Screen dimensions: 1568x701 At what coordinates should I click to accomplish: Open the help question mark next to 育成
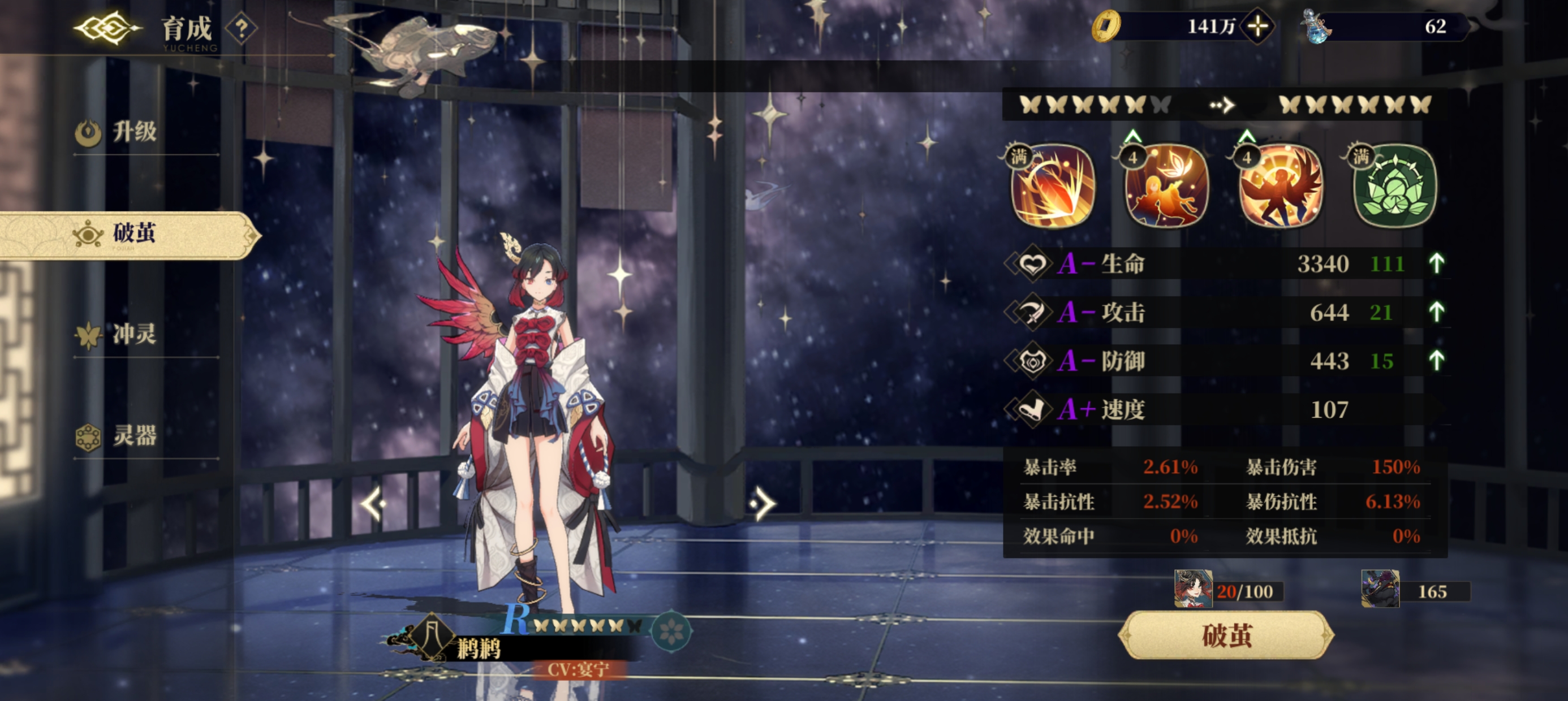(x=242, y=29)
